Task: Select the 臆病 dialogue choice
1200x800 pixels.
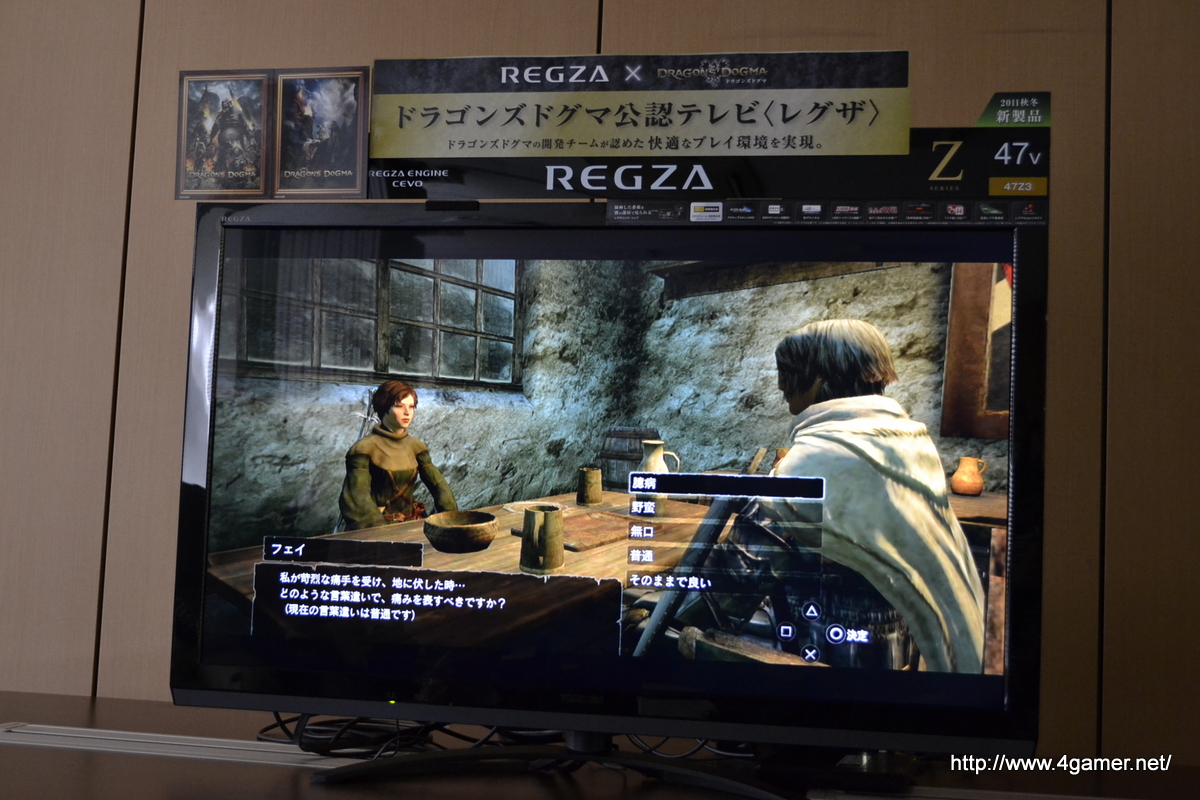Action: tap(726, 487)
